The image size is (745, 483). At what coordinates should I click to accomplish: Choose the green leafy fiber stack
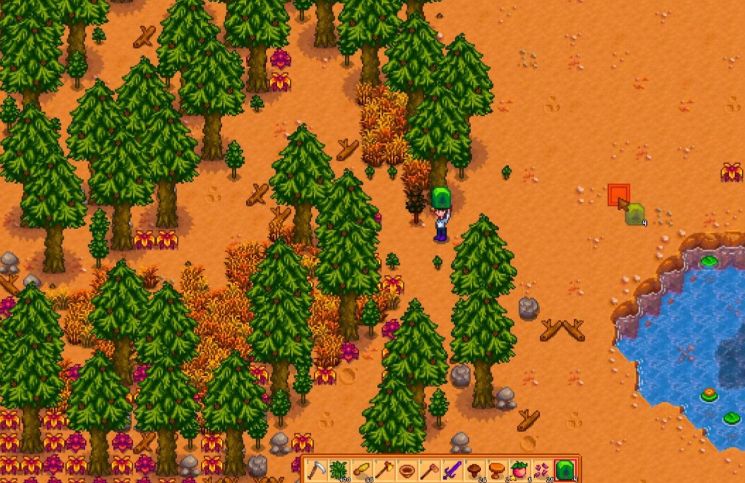point(337,470)
